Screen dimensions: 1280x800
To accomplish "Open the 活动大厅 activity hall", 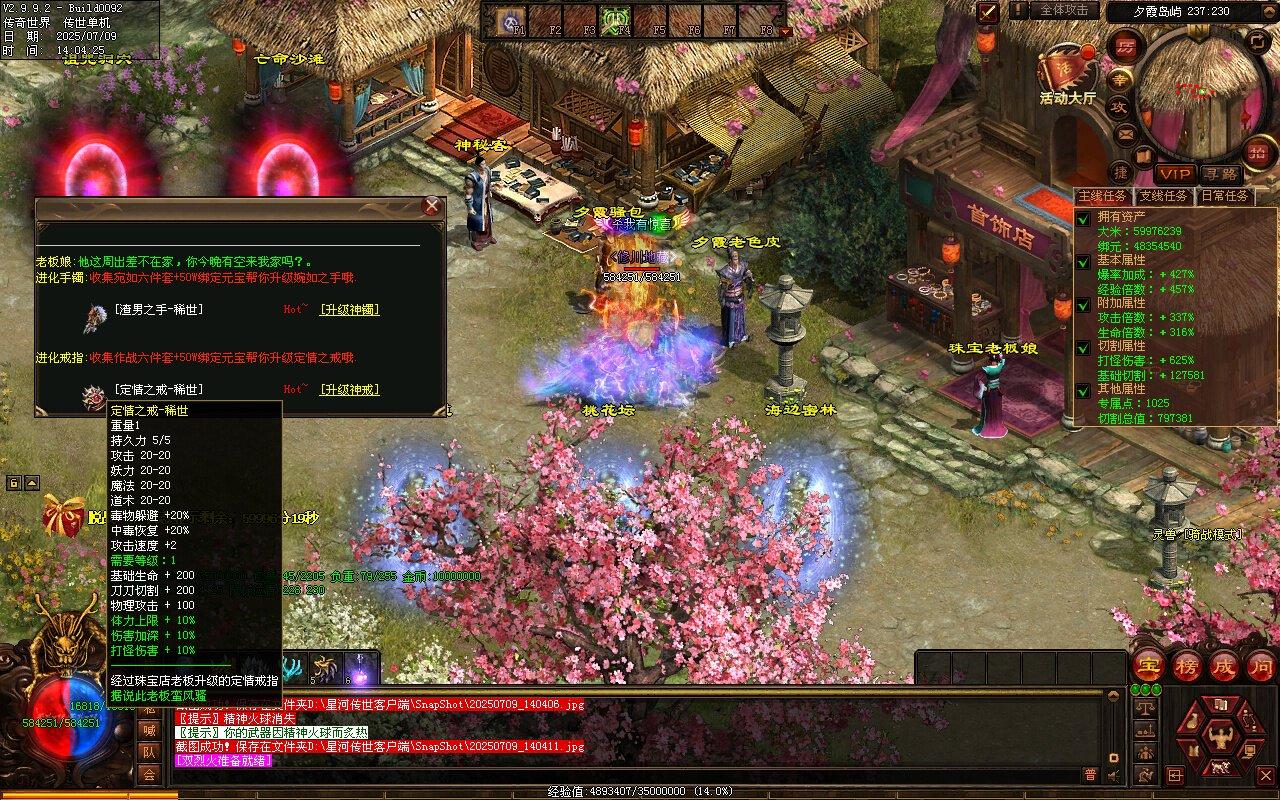I will coord(1066,72).
